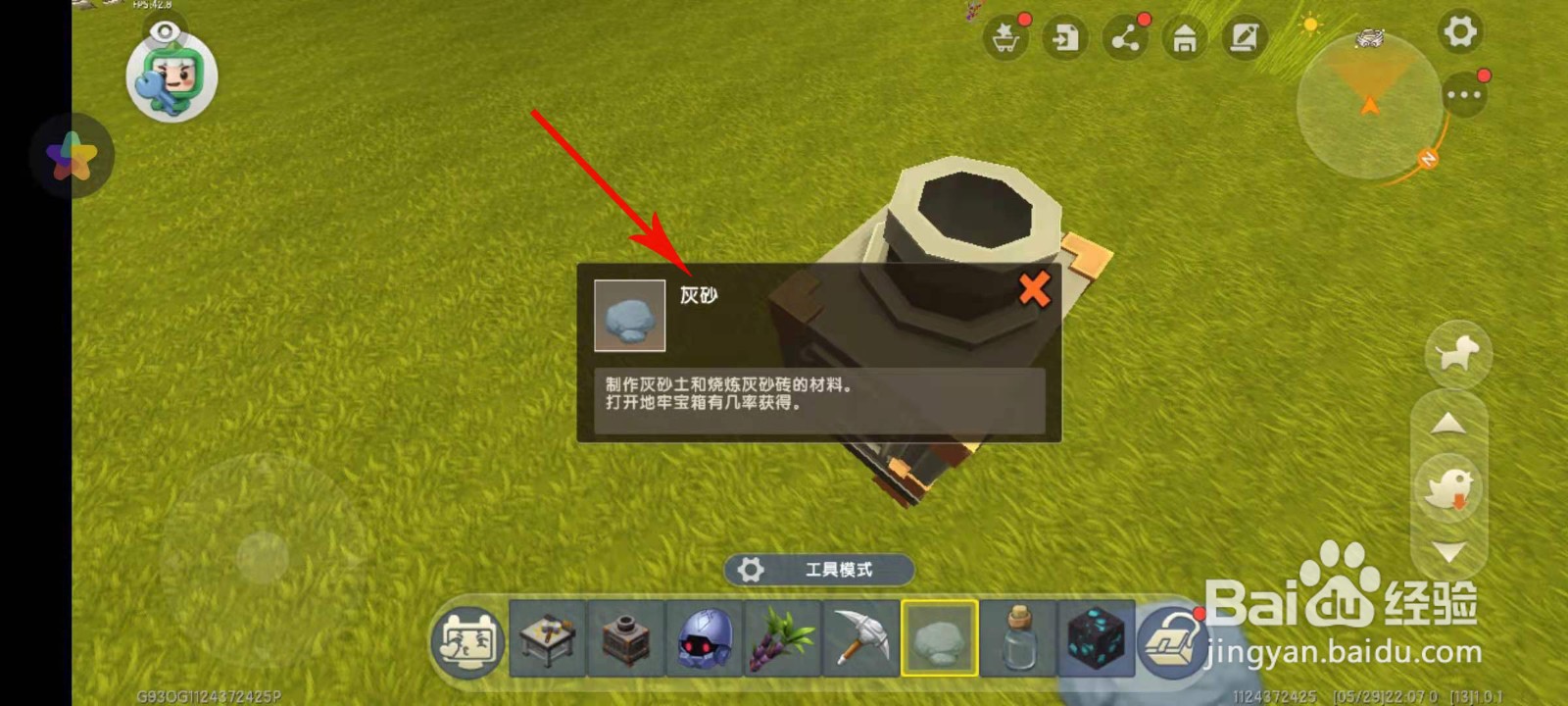The width and height of the screenshot is (1568, 706).
Task: Open the sign editing tool icon
Action: [1243, 39]
